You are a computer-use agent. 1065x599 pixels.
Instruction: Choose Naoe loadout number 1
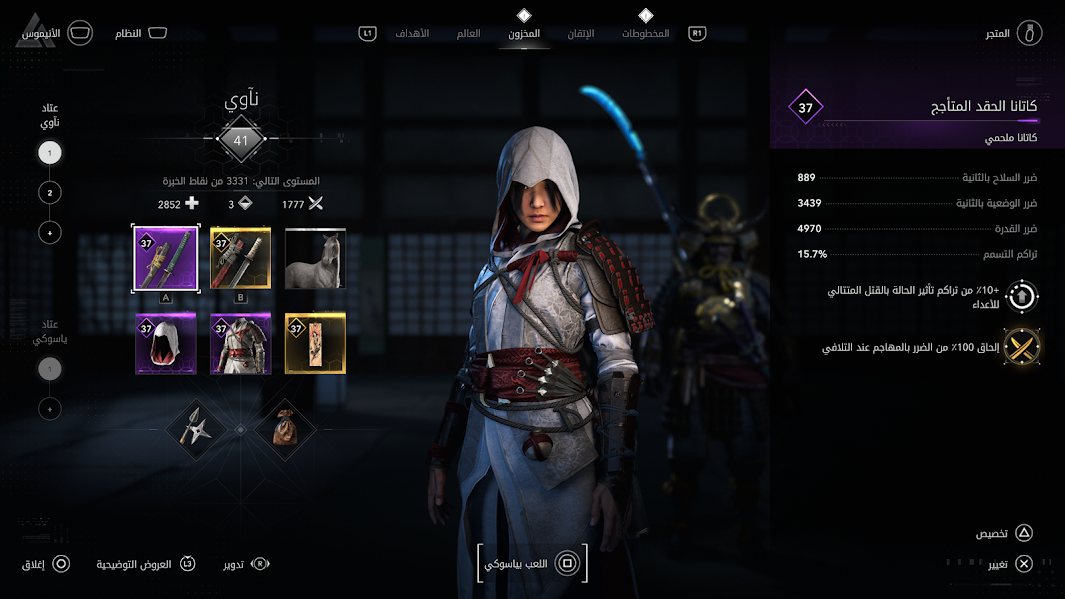(x=50, y=153)
